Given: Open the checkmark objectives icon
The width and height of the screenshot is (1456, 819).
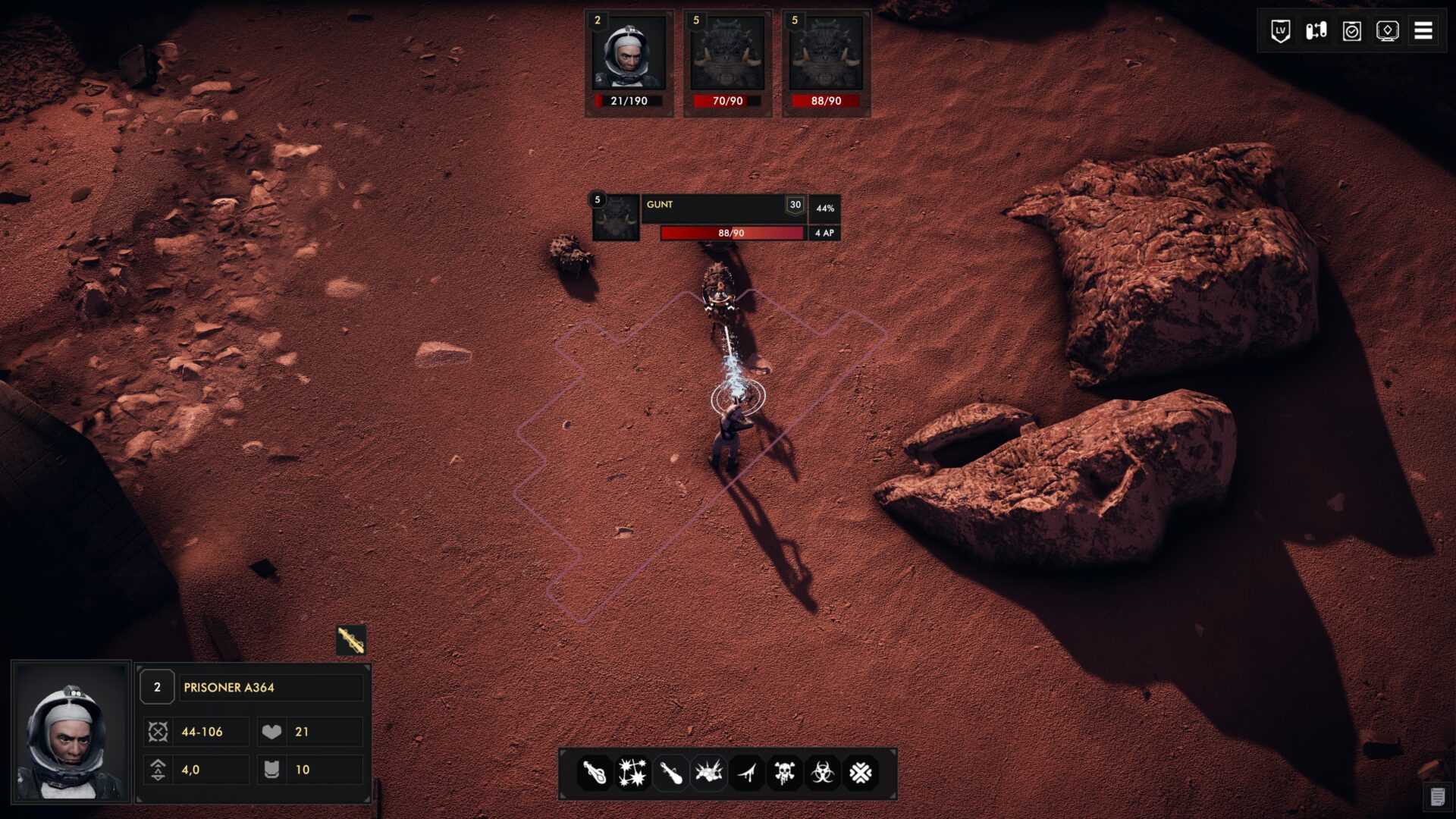Looking at the screenshot, I should [1352, 31].
